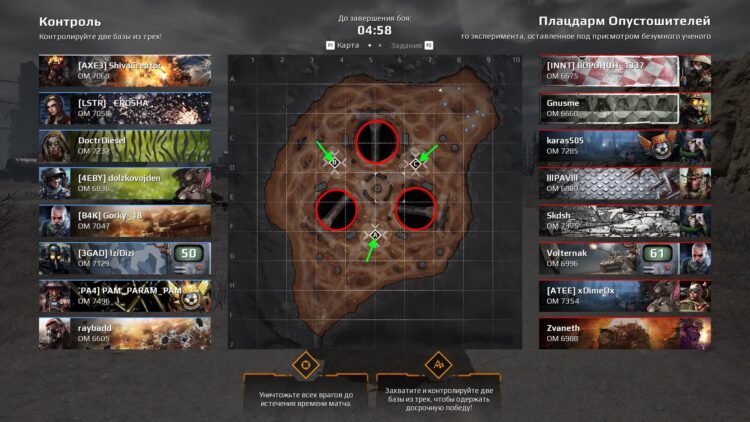Select the Zvaneth player row
The image size is (750, 422).
(x=625, y=333)
